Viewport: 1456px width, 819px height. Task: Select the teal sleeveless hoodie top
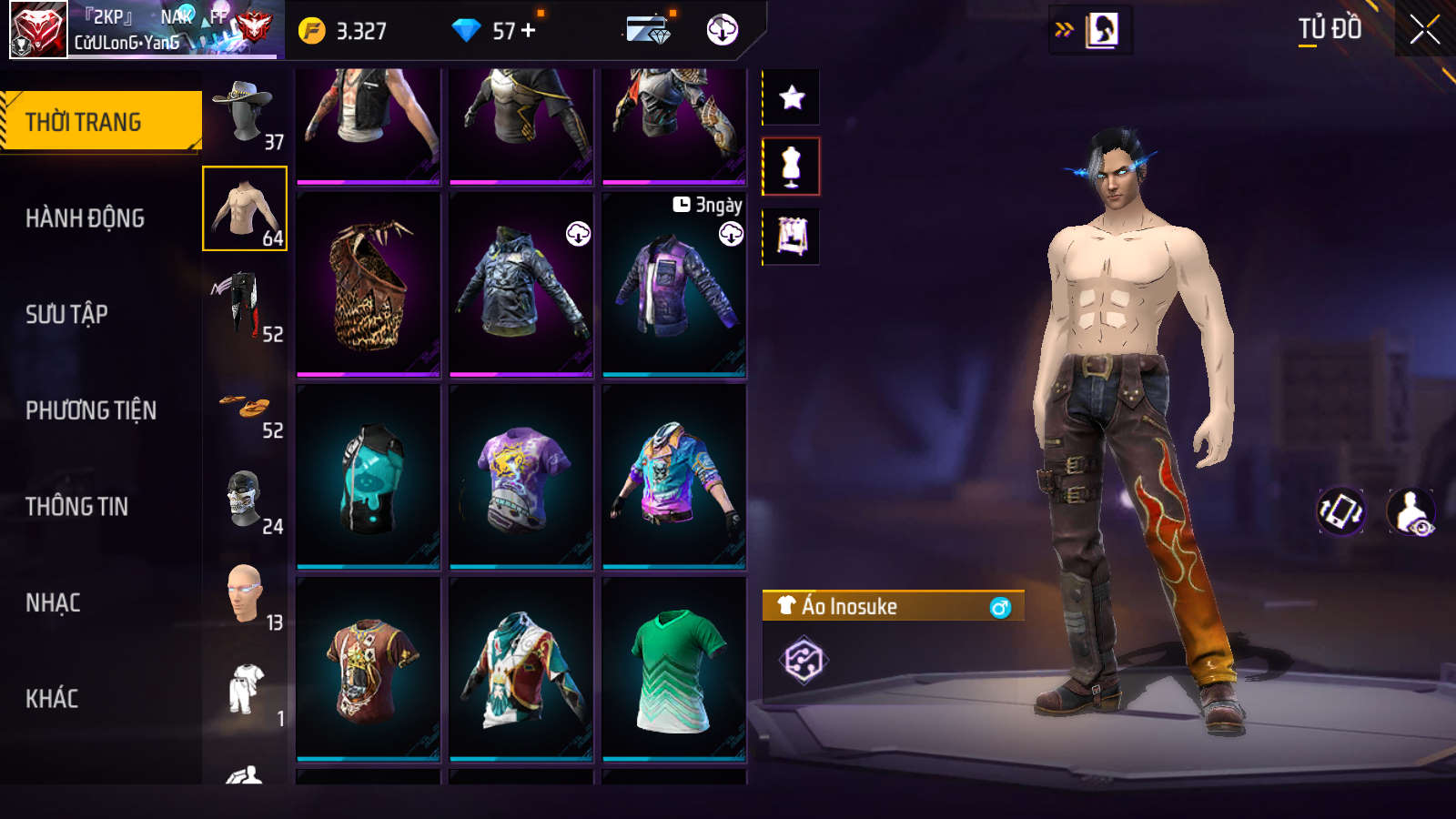click(x=369, y=477)
